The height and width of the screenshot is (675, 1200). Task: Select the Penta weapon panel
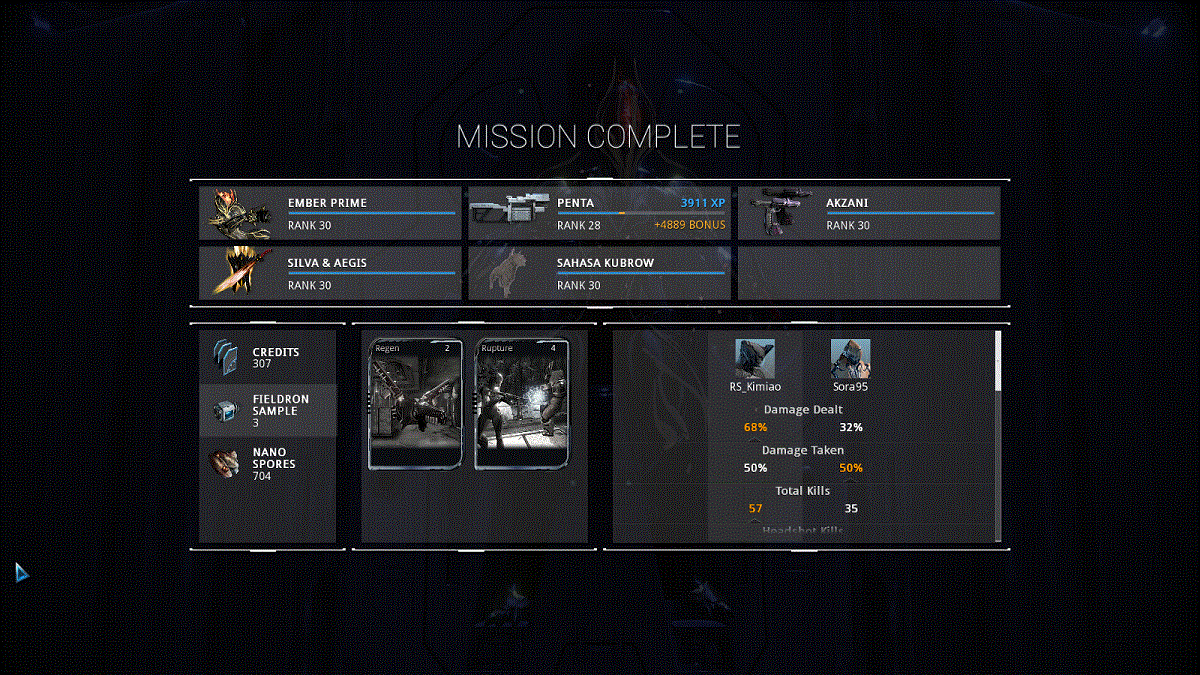point(599,213)
